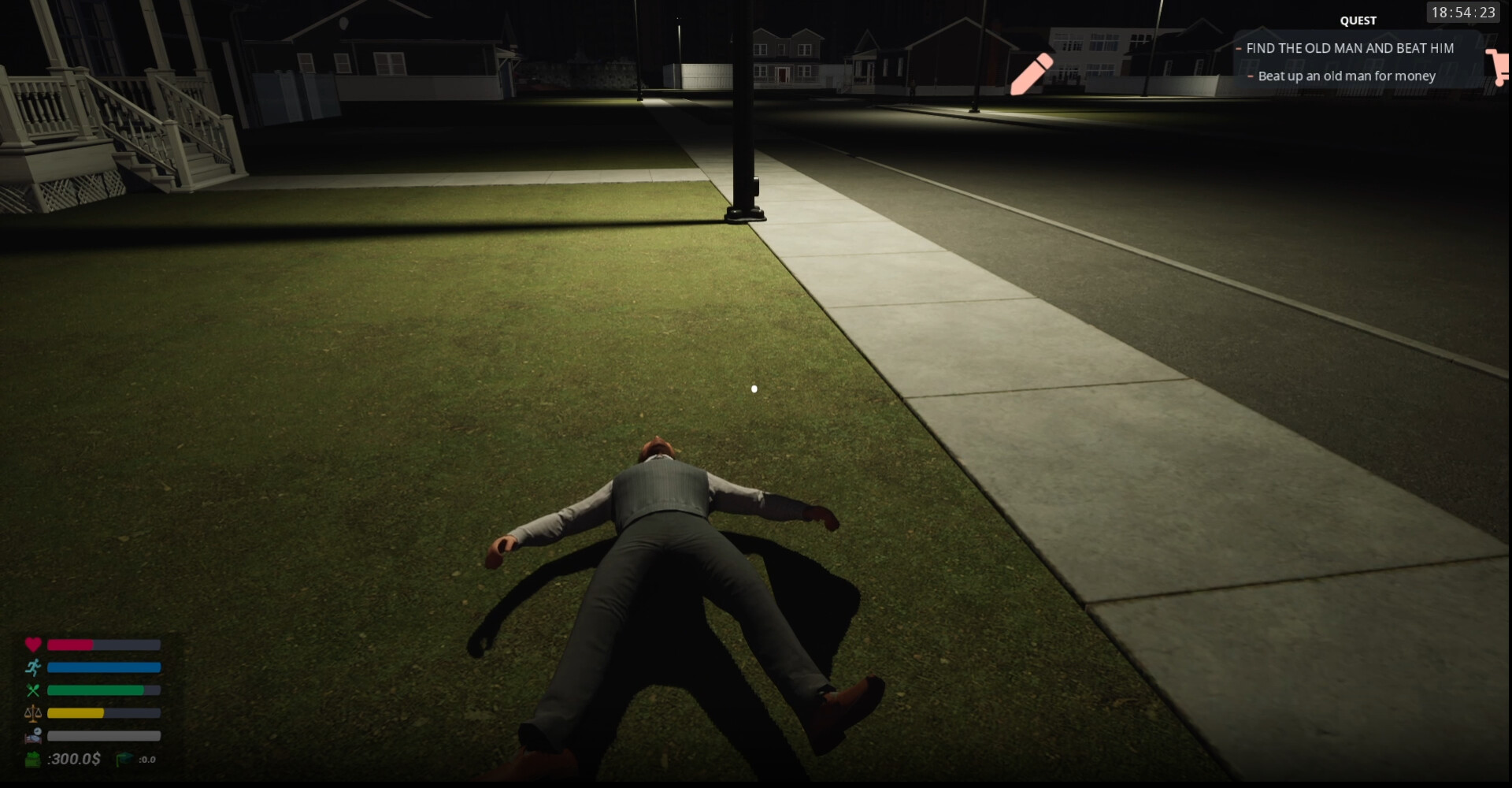Image resolution: width=1512 pixels, height=788 pixels.
Task: Click the justice scales karma icon
Action: tap(31, 713)
